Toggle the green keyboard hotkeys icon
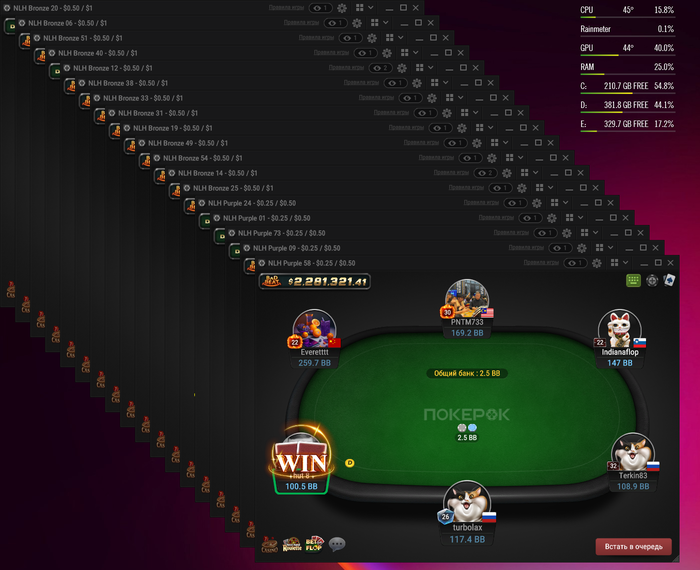 634,281
